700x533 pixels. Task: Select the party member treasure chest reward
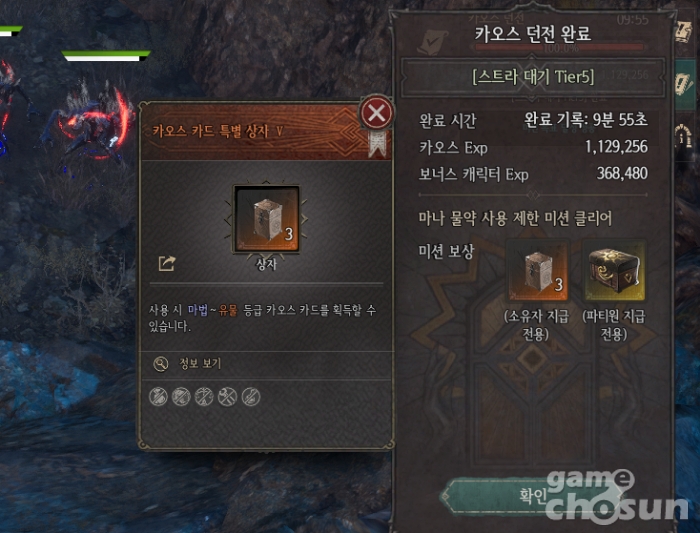615,270
